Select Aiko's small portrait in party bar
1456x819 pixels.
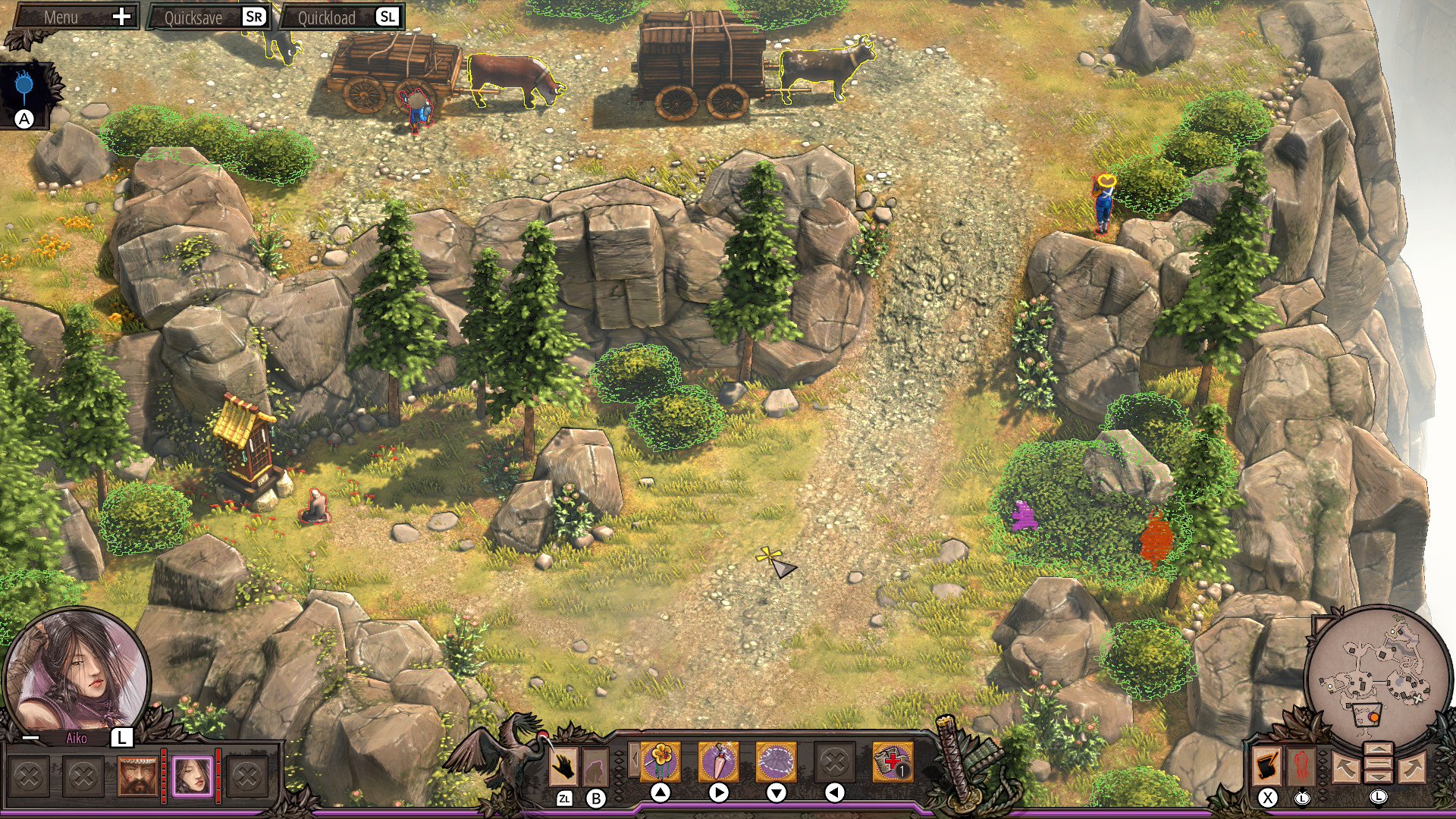click(192, 777)
